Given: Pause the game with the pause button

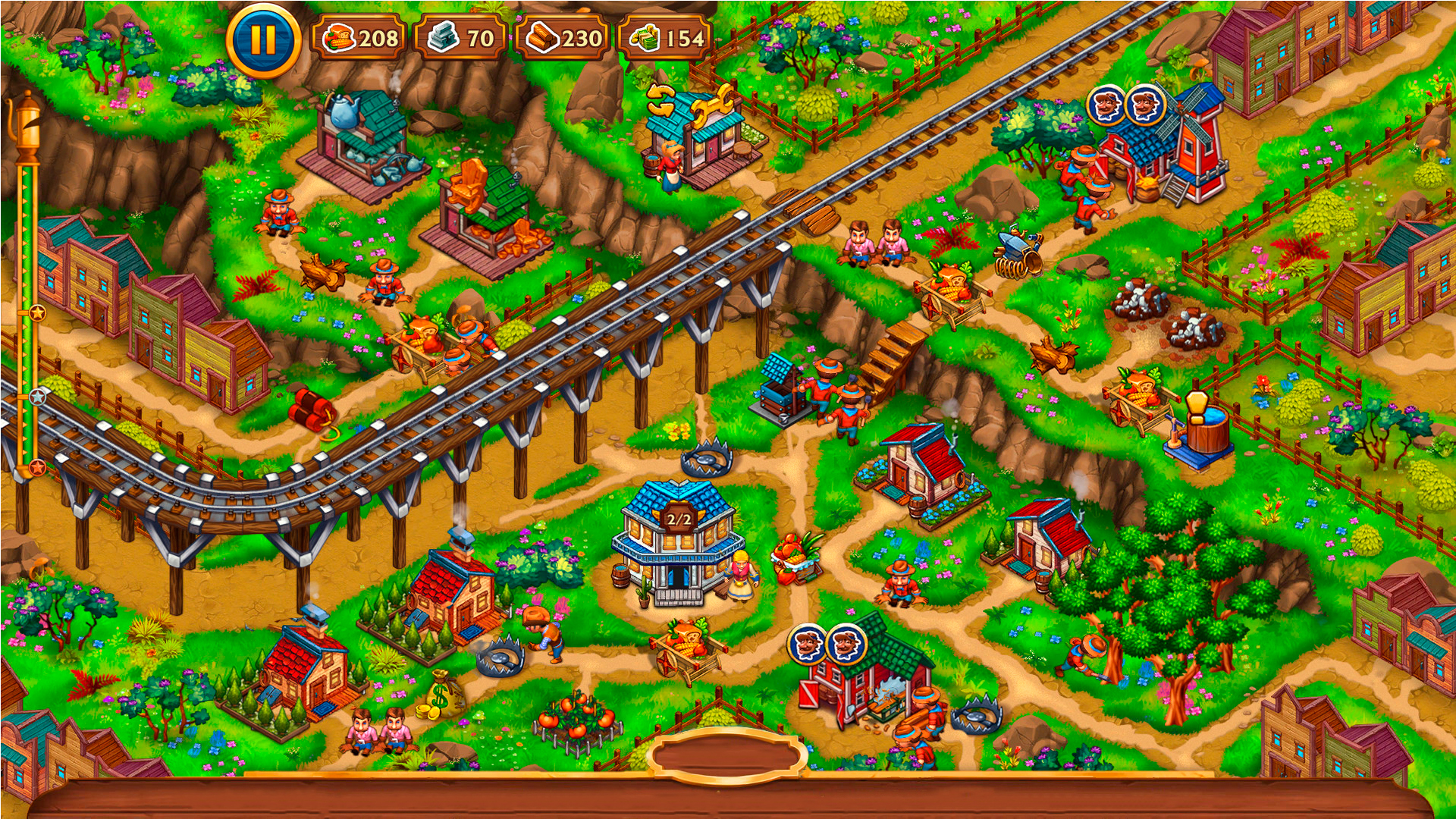Looking at the screenshot, I should [x=262, y=40].
